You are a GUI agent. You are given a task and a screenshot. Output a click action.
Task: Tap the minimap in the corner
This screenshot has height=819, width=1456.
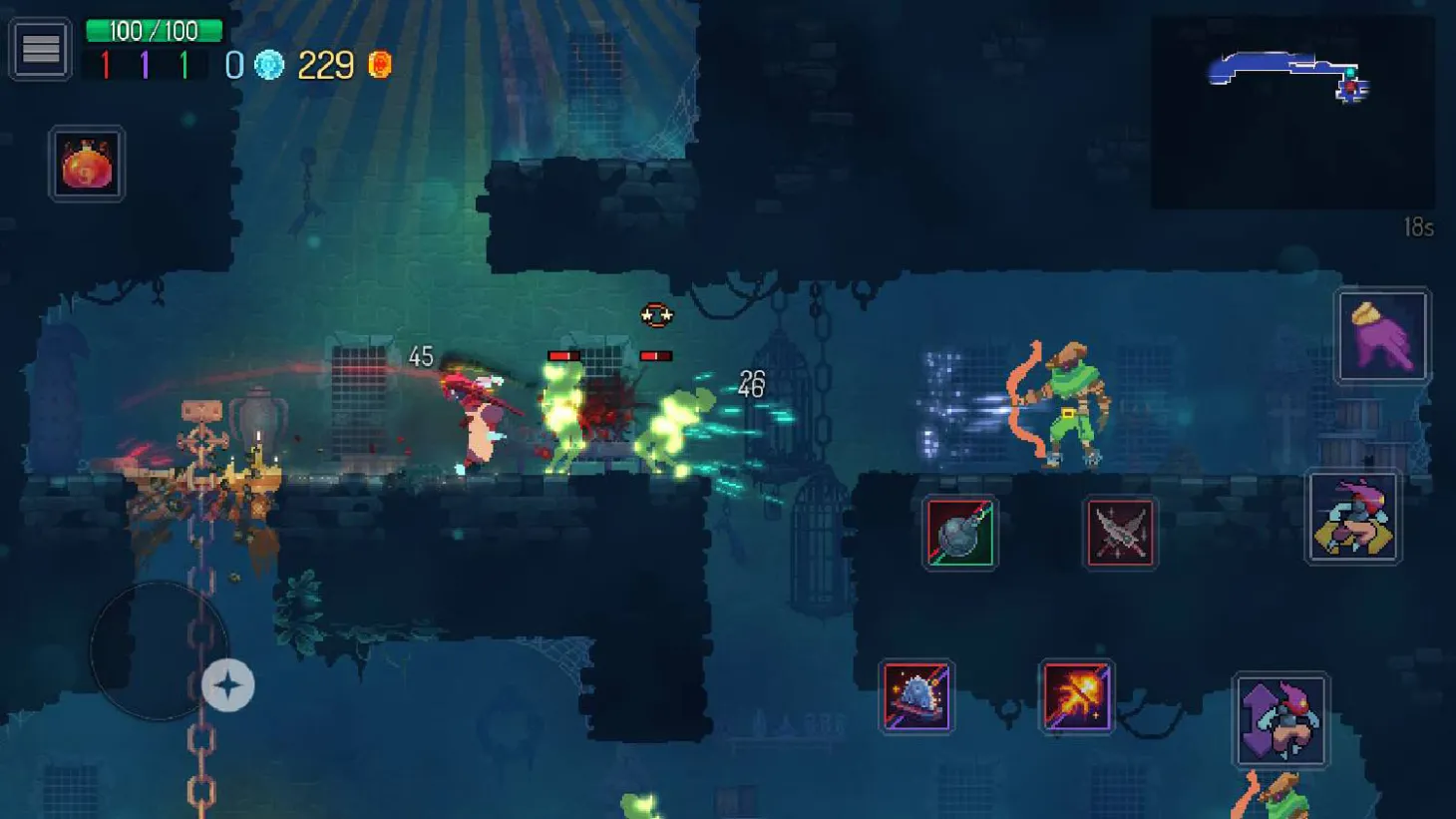(x=1291, y=105)
